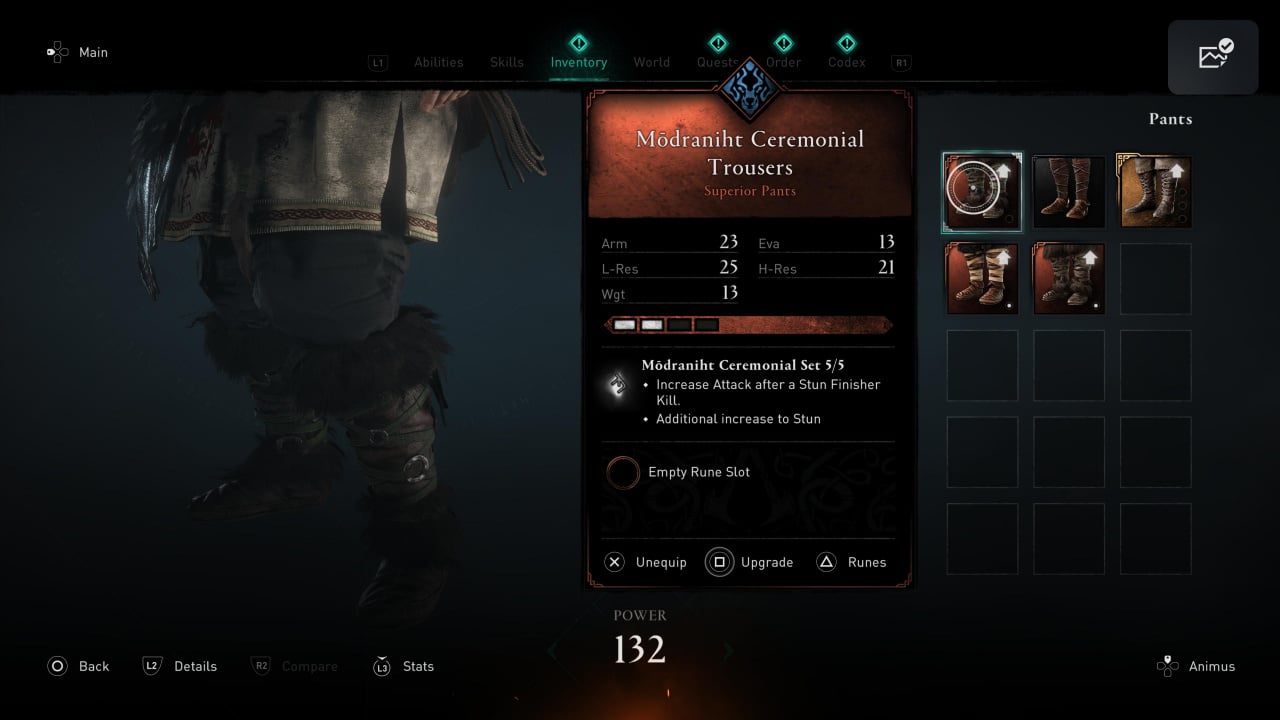Unequip the Mōdraniht Ceremonial Trousers
The width and height of the screenshot is (1280, 720).
click(x=646, y=562)
